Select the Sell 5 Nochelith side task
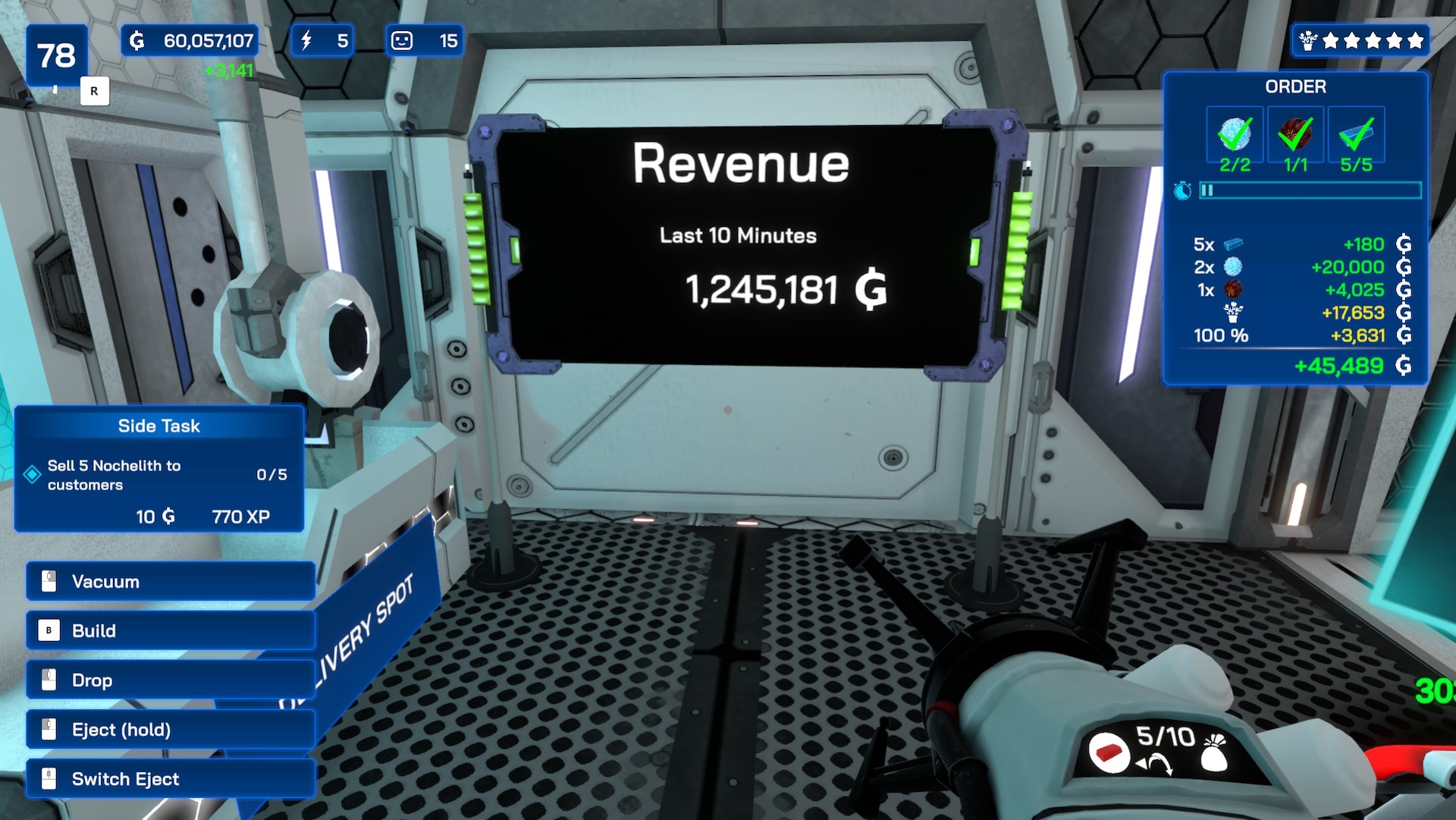Image resolution: width=1456 pixels, height=820 pixels. click(x=114, y=475)
